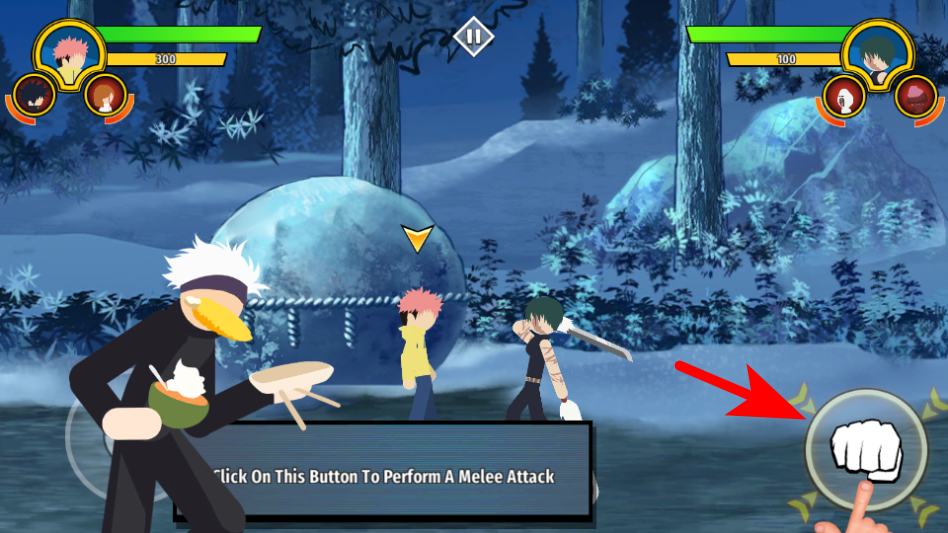Pause the game with the diamond pause button

pyautogui.click(x=473, y=37)
